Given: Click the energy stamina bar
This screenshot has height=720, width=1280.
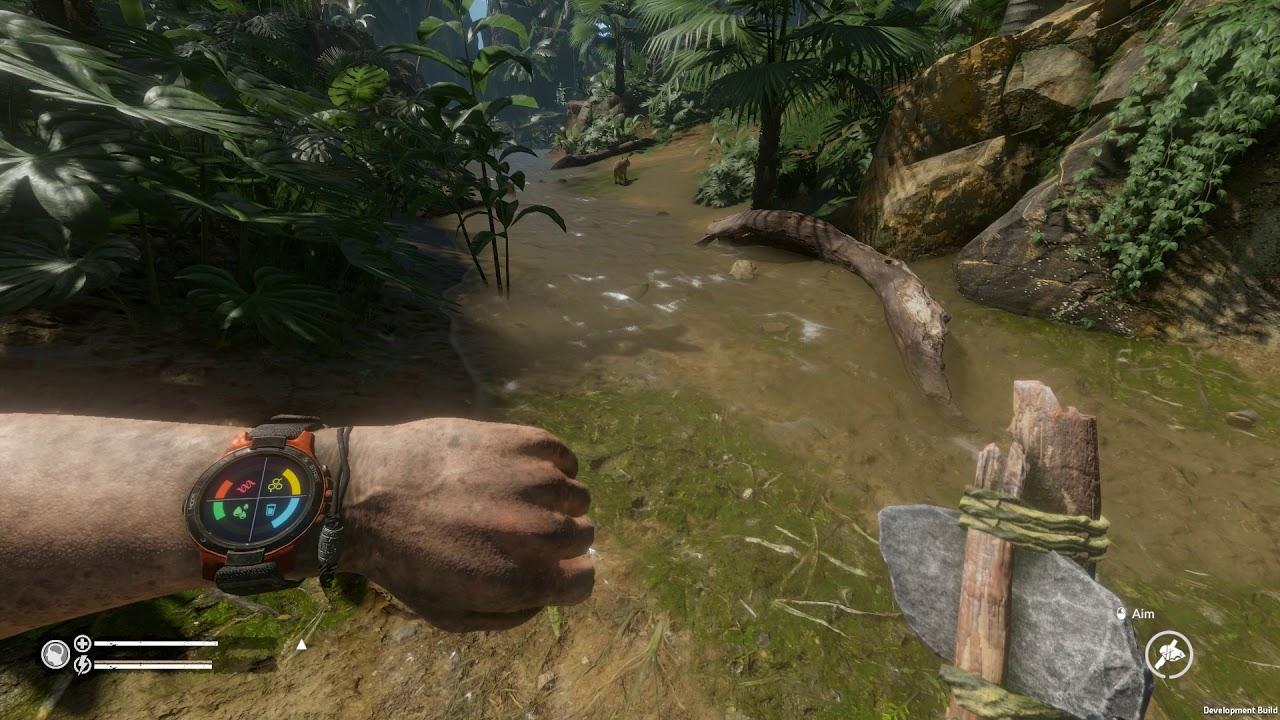Looking at the screenshot, I should [x=155, y=665].
